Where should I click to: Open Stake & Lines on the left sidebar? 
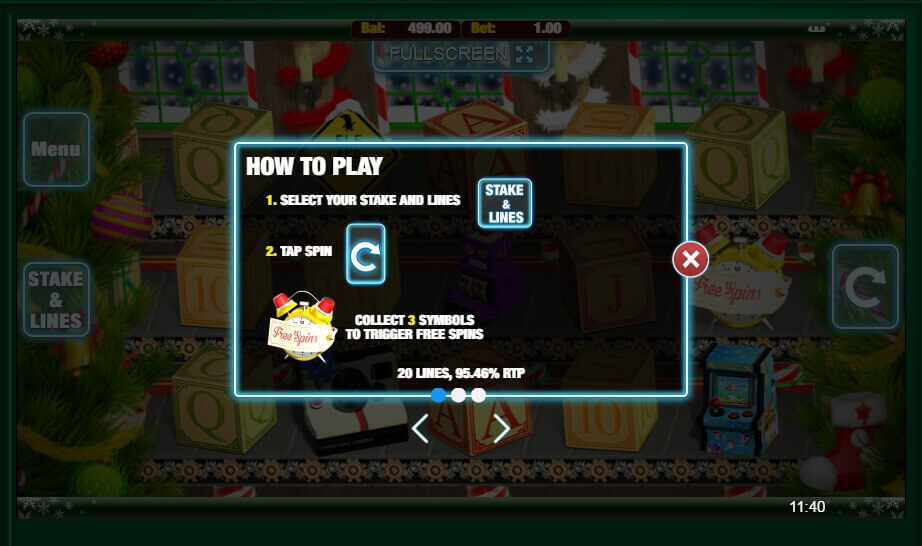click(x=56, y=299)
